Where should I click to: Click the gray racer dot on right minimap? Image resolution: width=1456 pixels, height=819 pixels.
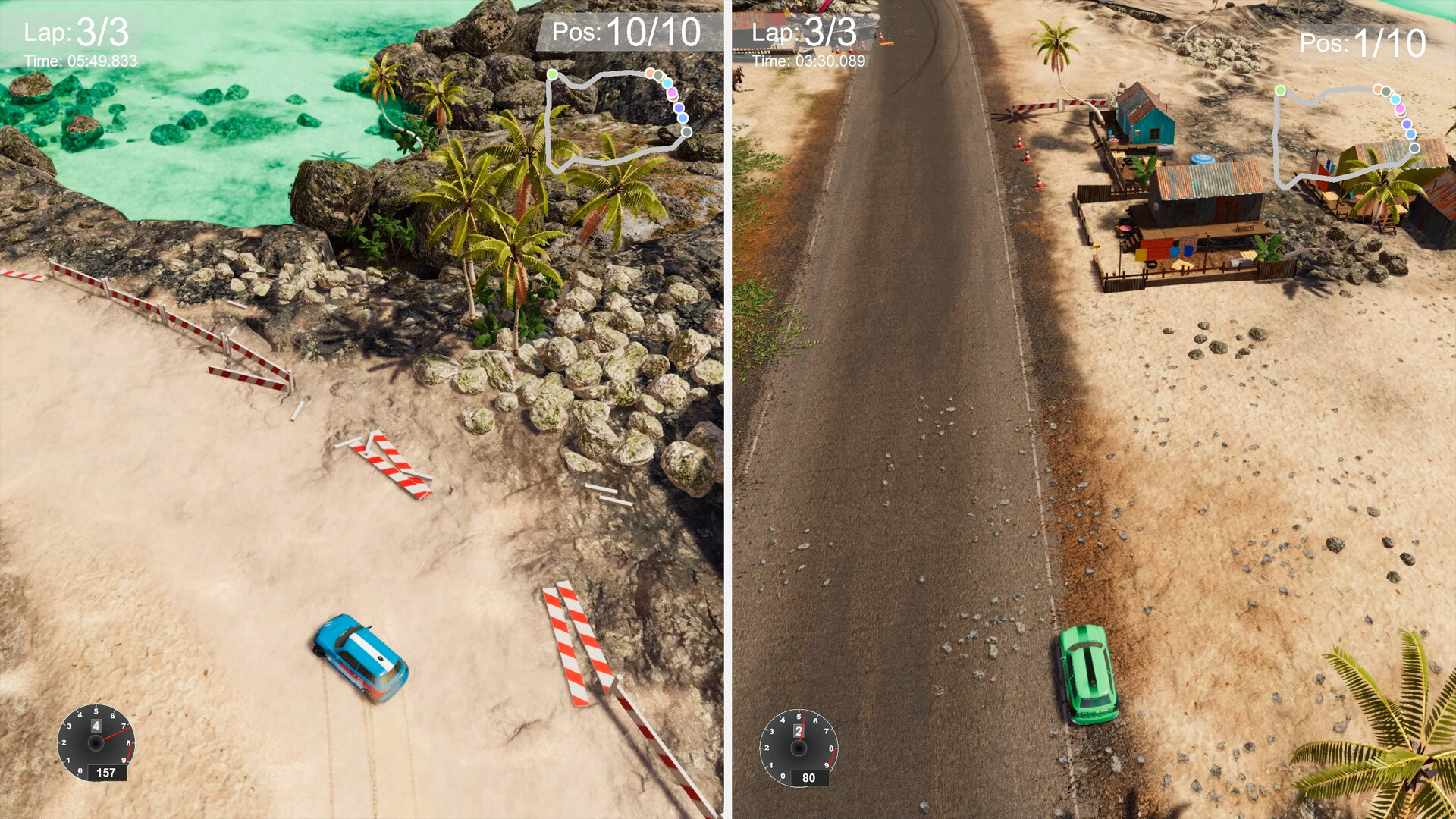click(x=1414, y=149)
